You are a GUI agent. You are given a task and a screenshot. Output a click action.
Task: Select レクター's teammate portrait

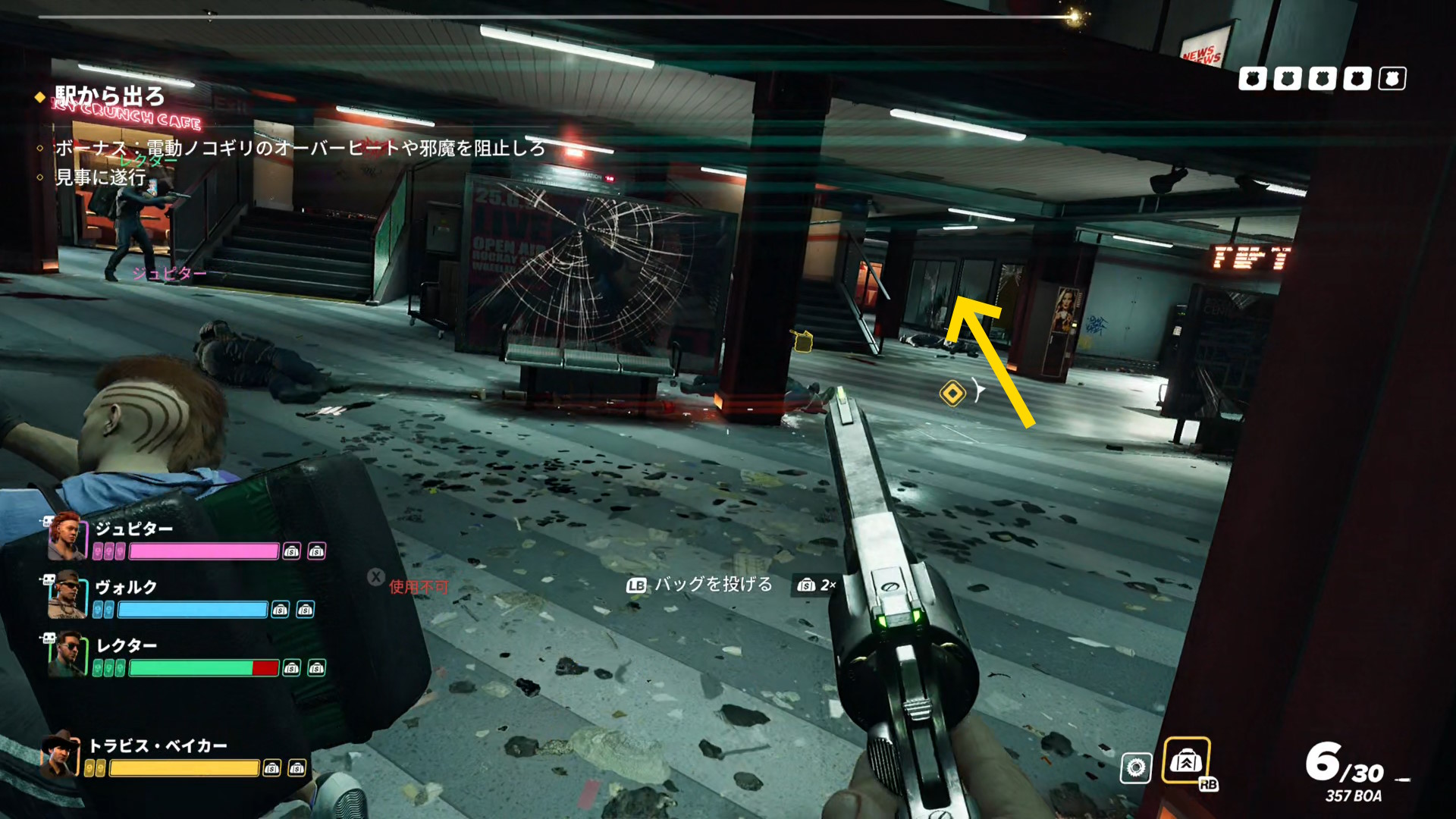click(x=66, y=654)
